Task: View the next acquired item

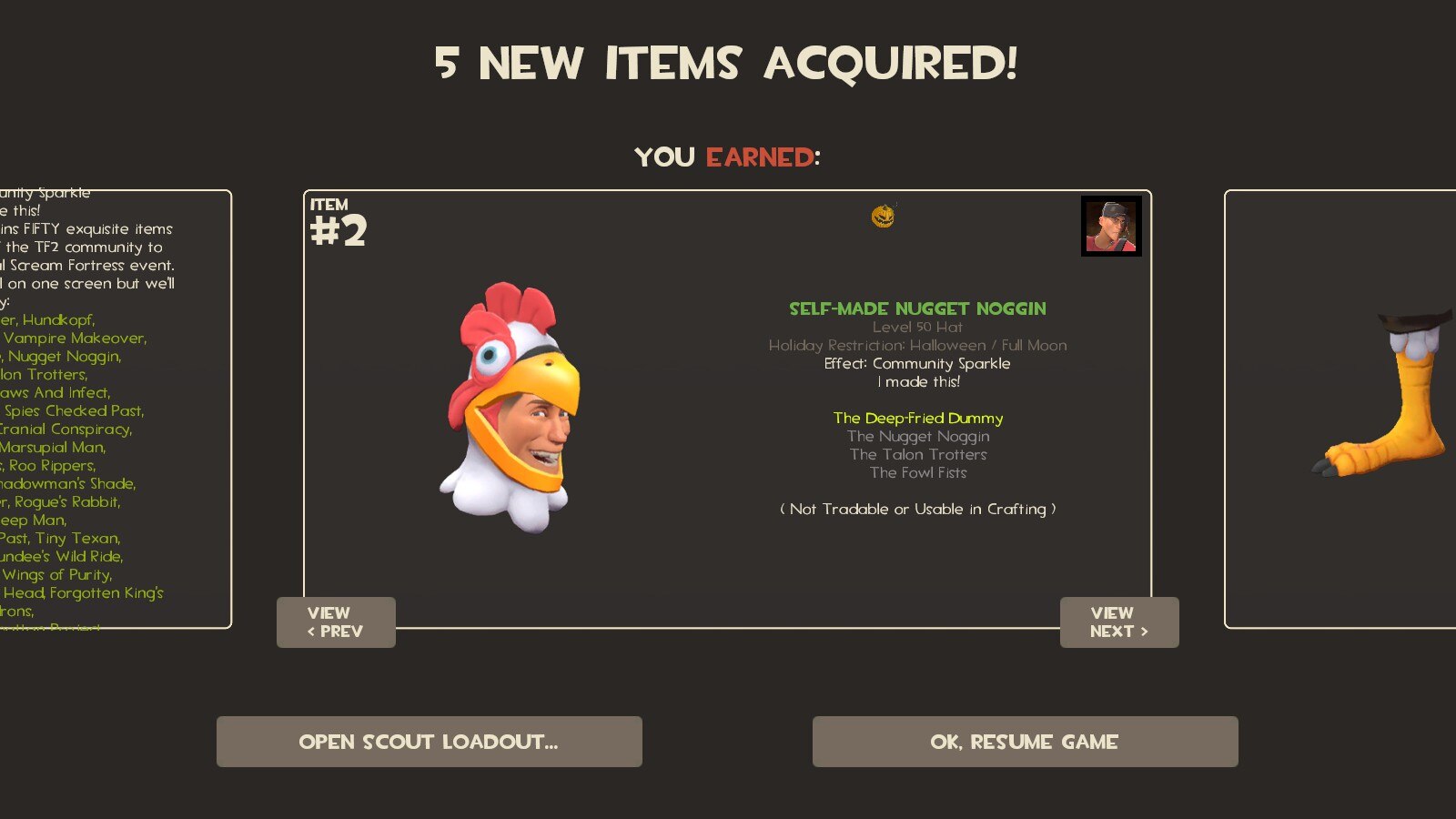Action: 1118,622
